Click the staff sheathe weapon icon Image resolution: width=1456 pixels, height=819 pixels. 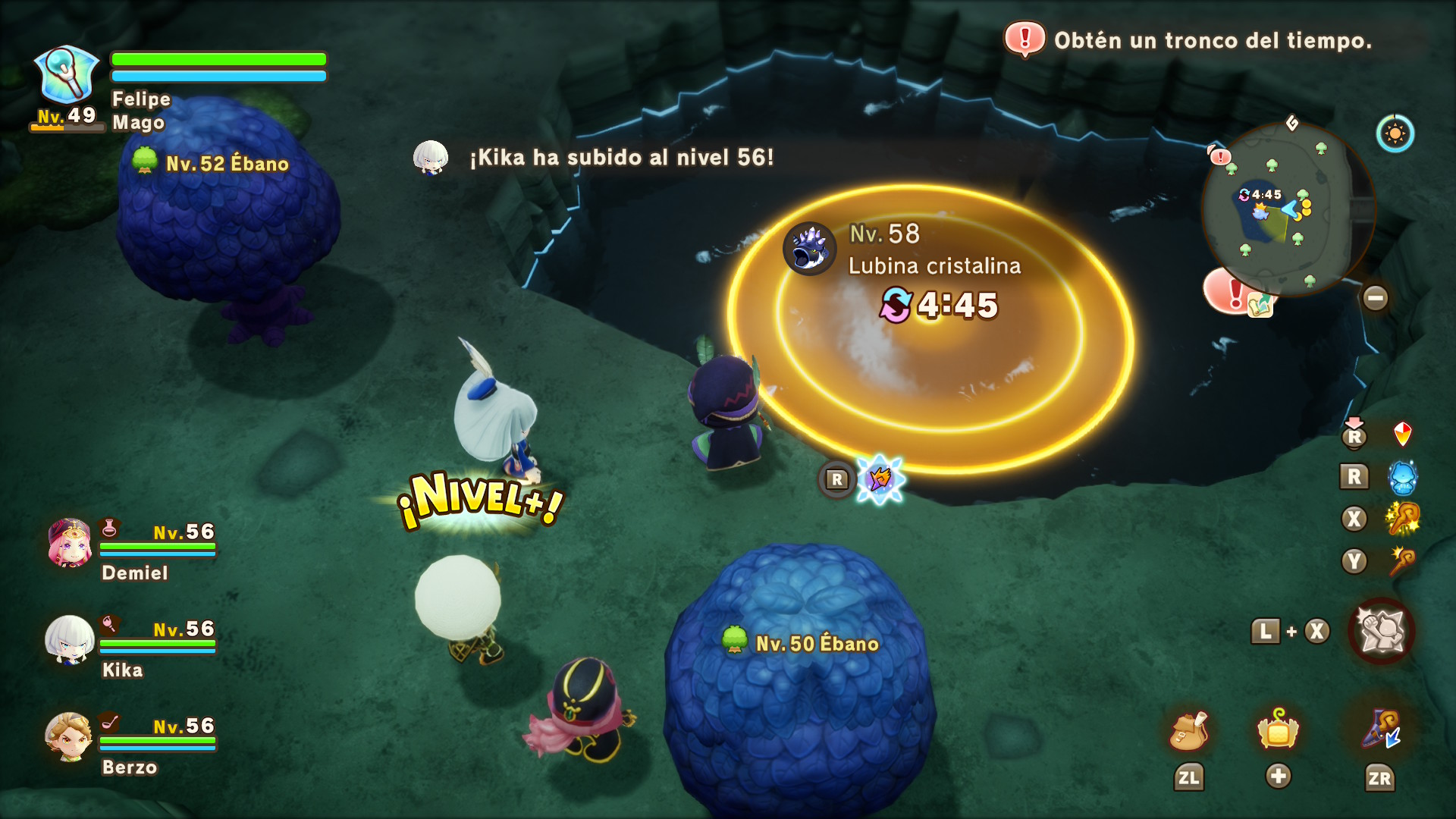point(1380,730)
